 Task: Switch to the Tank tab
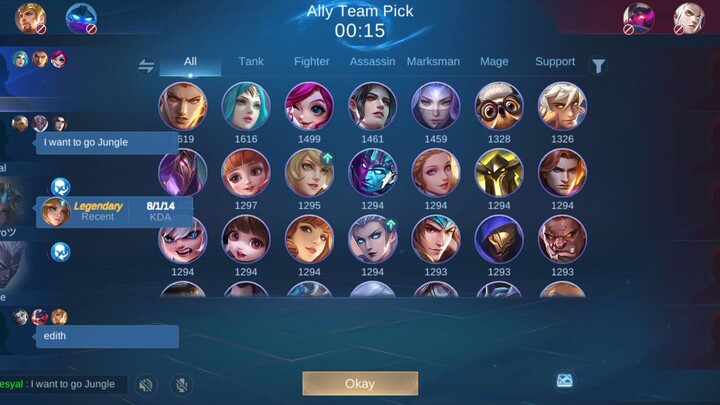click(x=251, y=62)
